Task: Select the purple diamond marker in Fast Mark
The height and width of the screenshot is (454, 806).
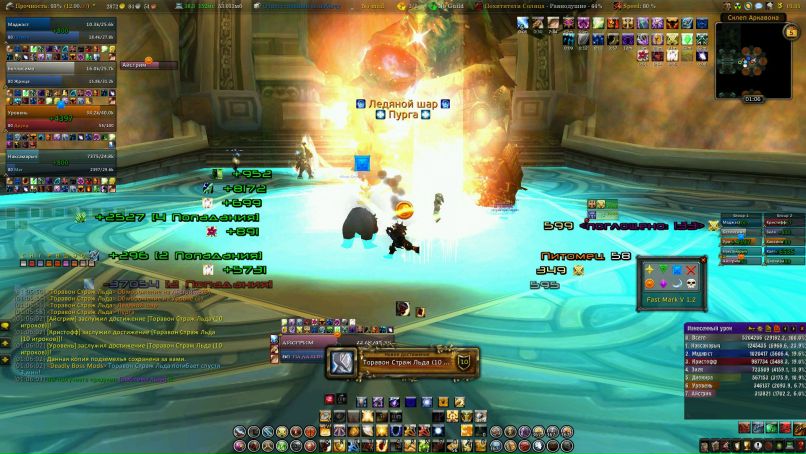Action: (662, 284)
